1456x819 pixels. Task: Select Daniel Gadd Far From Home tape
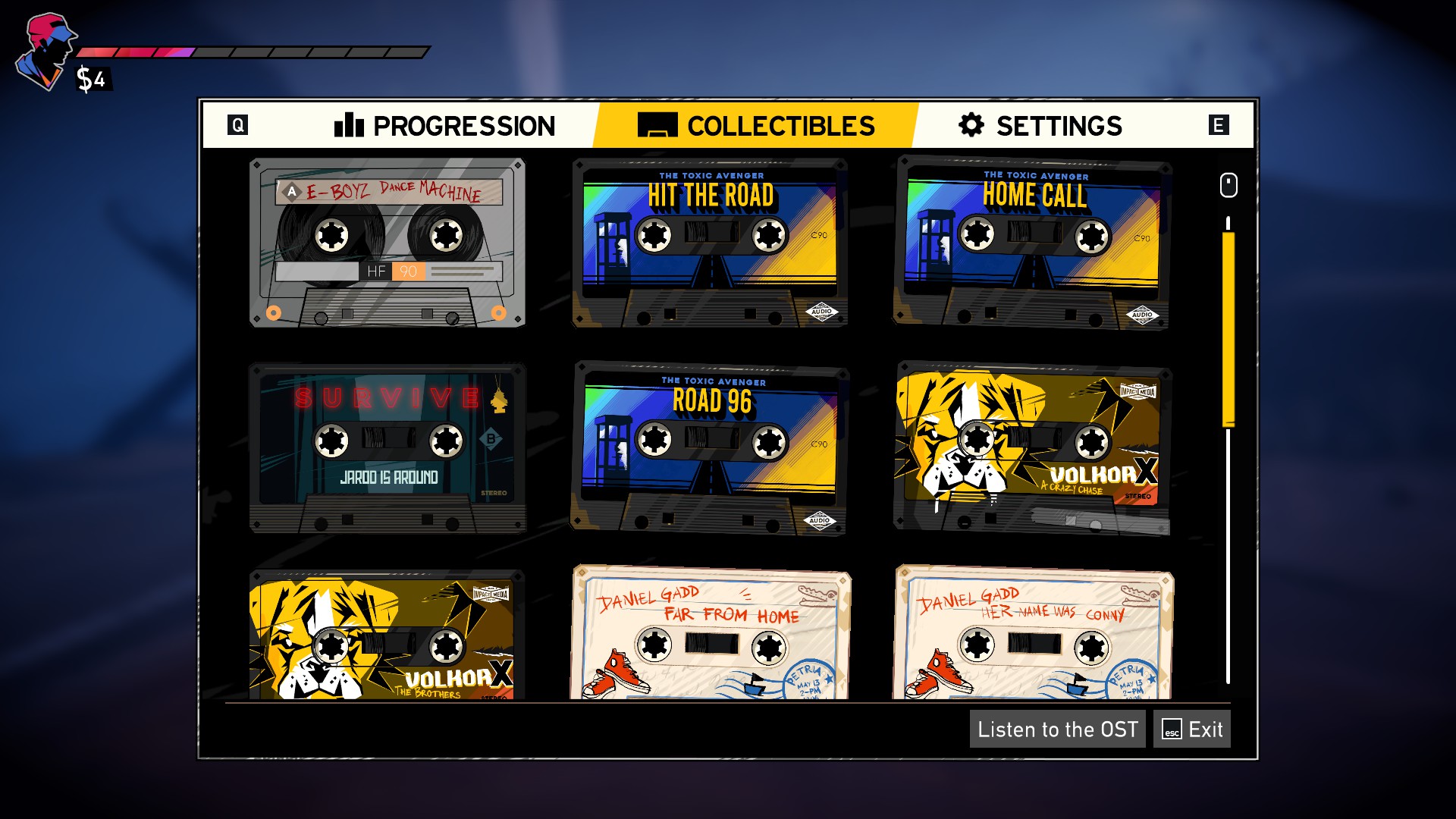coord(710,633)
